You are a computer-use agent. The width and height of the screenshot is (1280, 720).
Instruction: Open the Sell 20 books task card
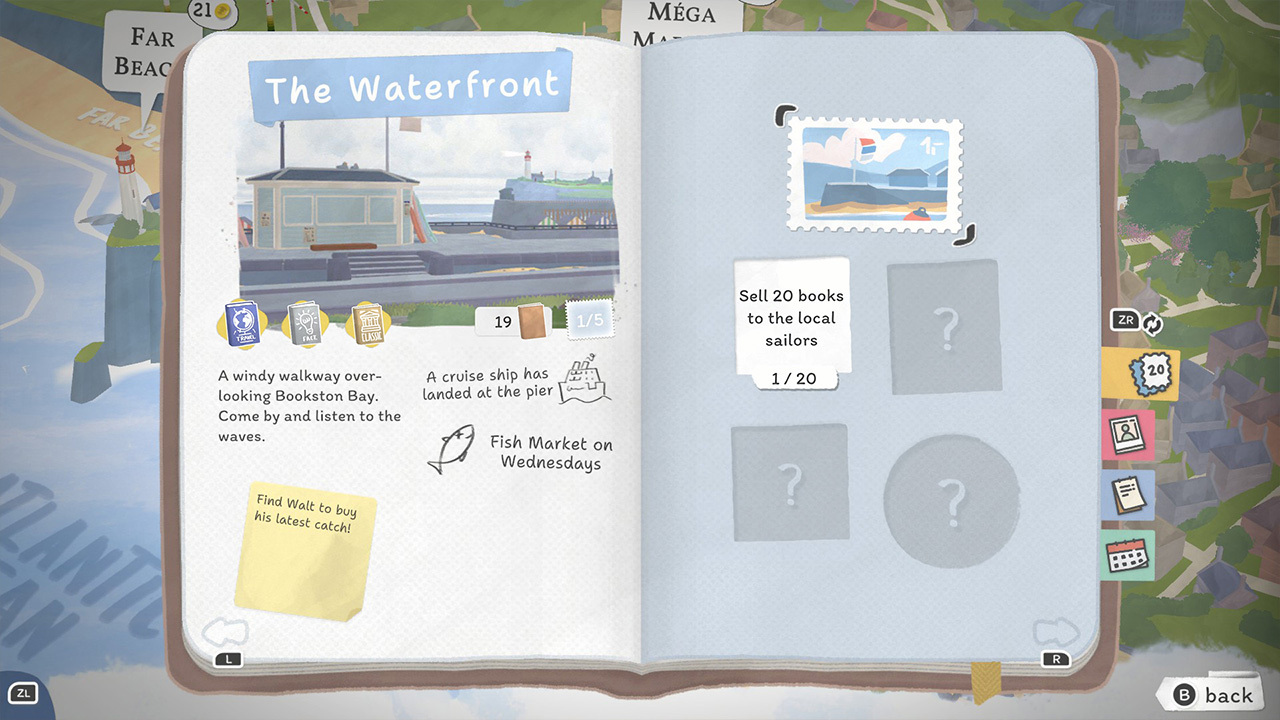[792, 320]
